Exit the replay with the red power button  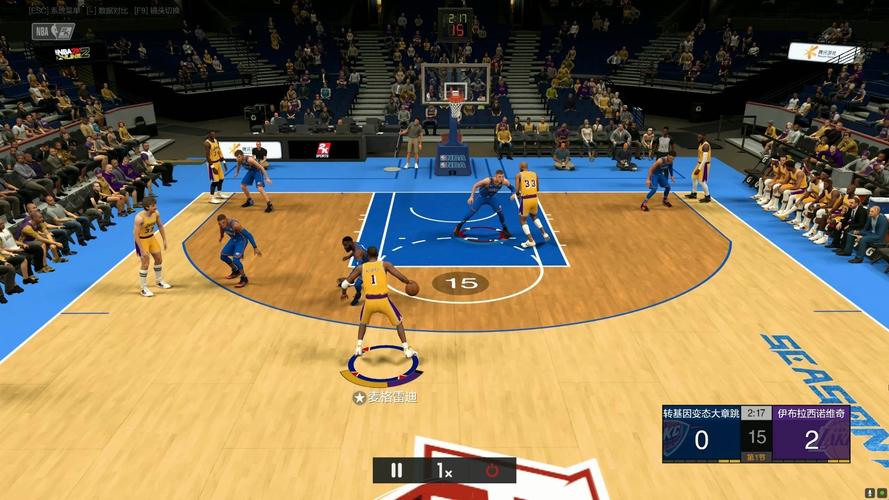click(x=492, y=470)
